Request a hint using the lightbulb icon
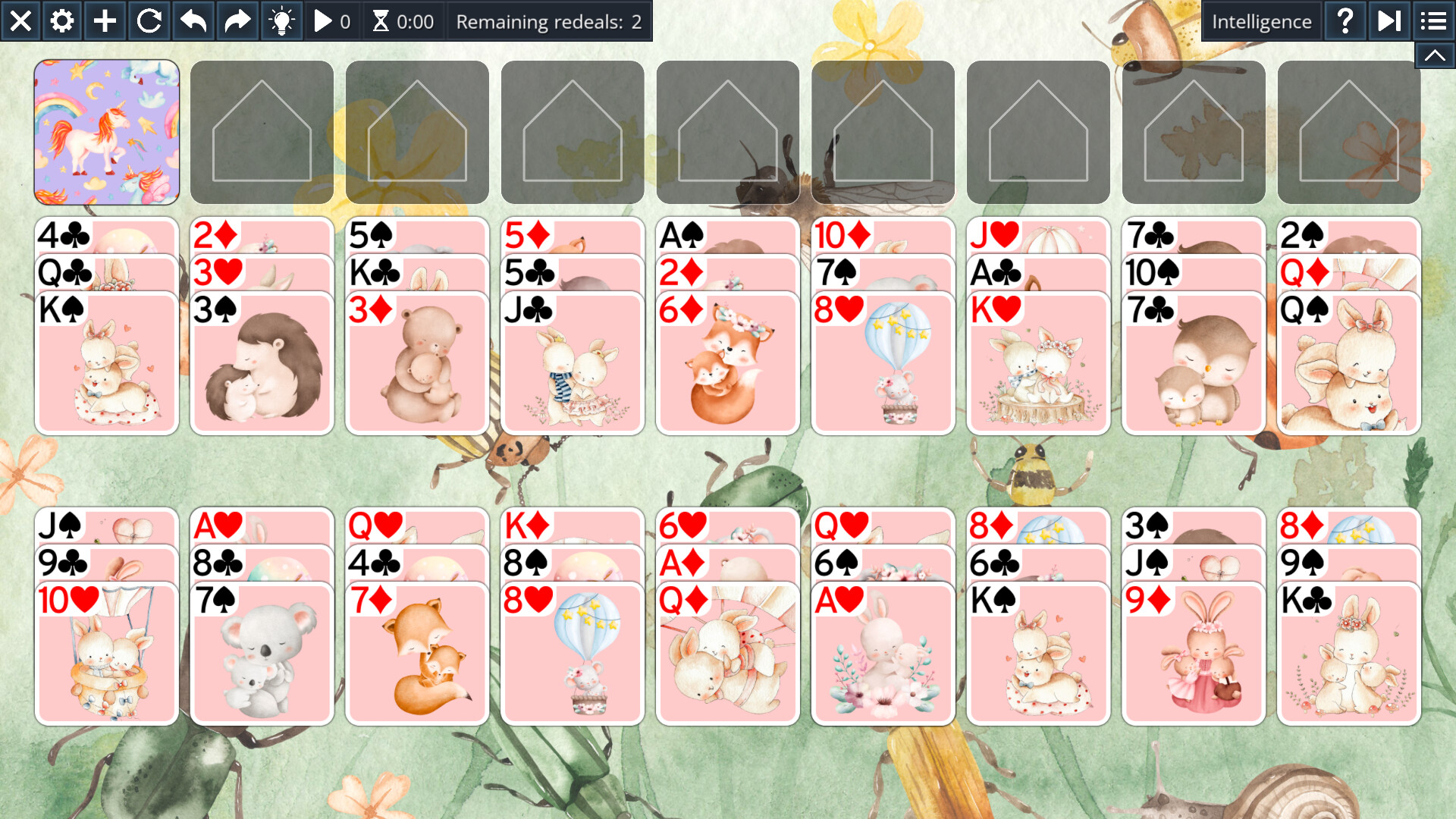The image size is (1456, 819). click(x=281, y=20)
